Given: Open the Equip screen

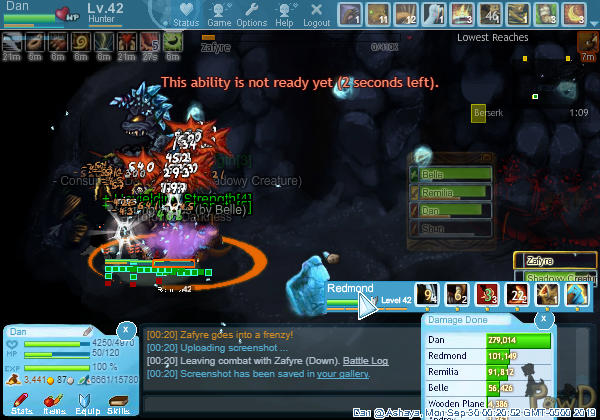Looking at the screenshot, I should pos(86,401).
